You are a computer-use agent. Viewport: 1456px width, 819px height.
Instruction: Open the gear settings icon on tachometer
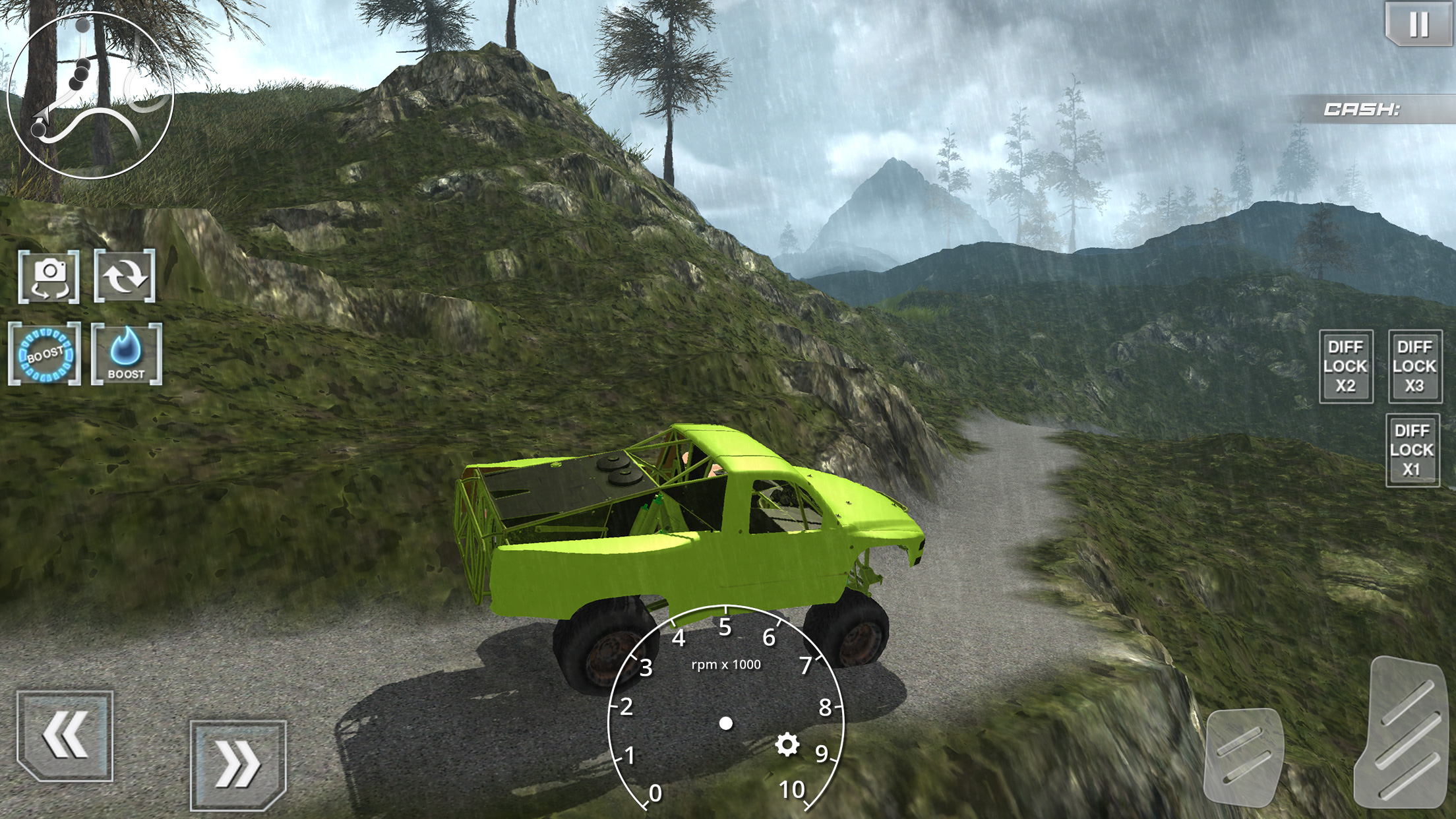[787, 745]
